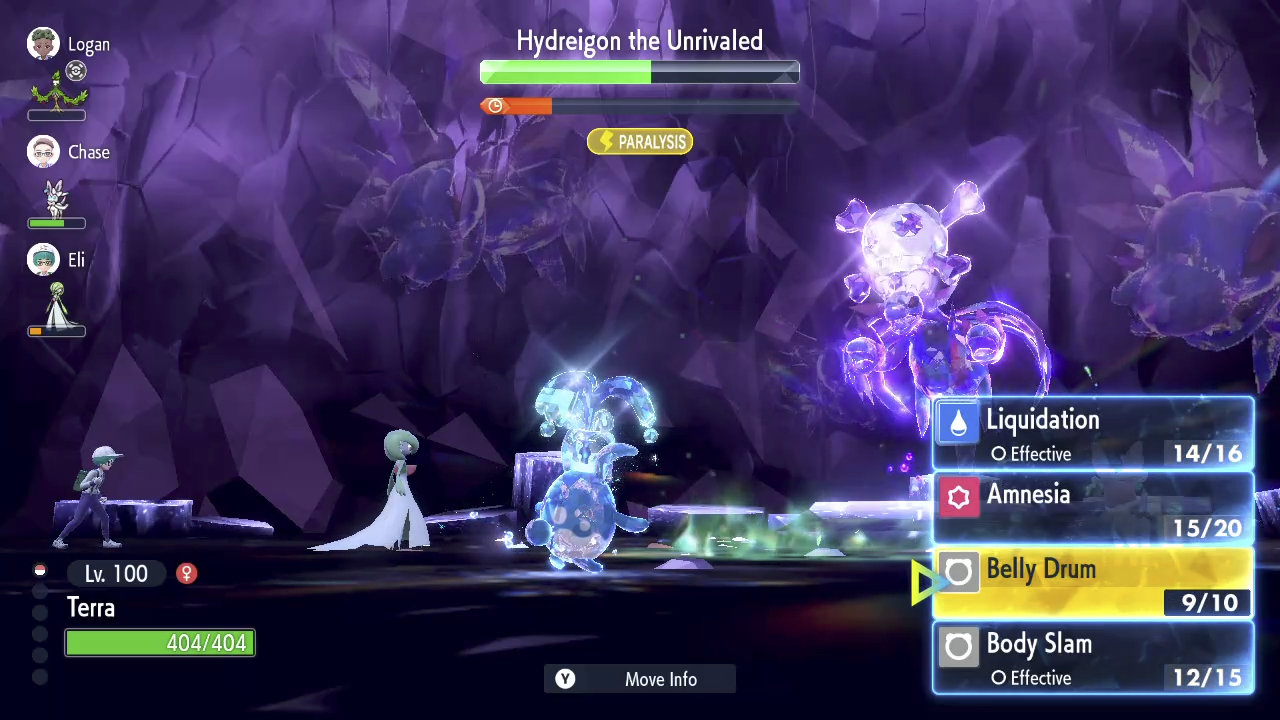Choose Amnesia from the move list

[1092, 508]
